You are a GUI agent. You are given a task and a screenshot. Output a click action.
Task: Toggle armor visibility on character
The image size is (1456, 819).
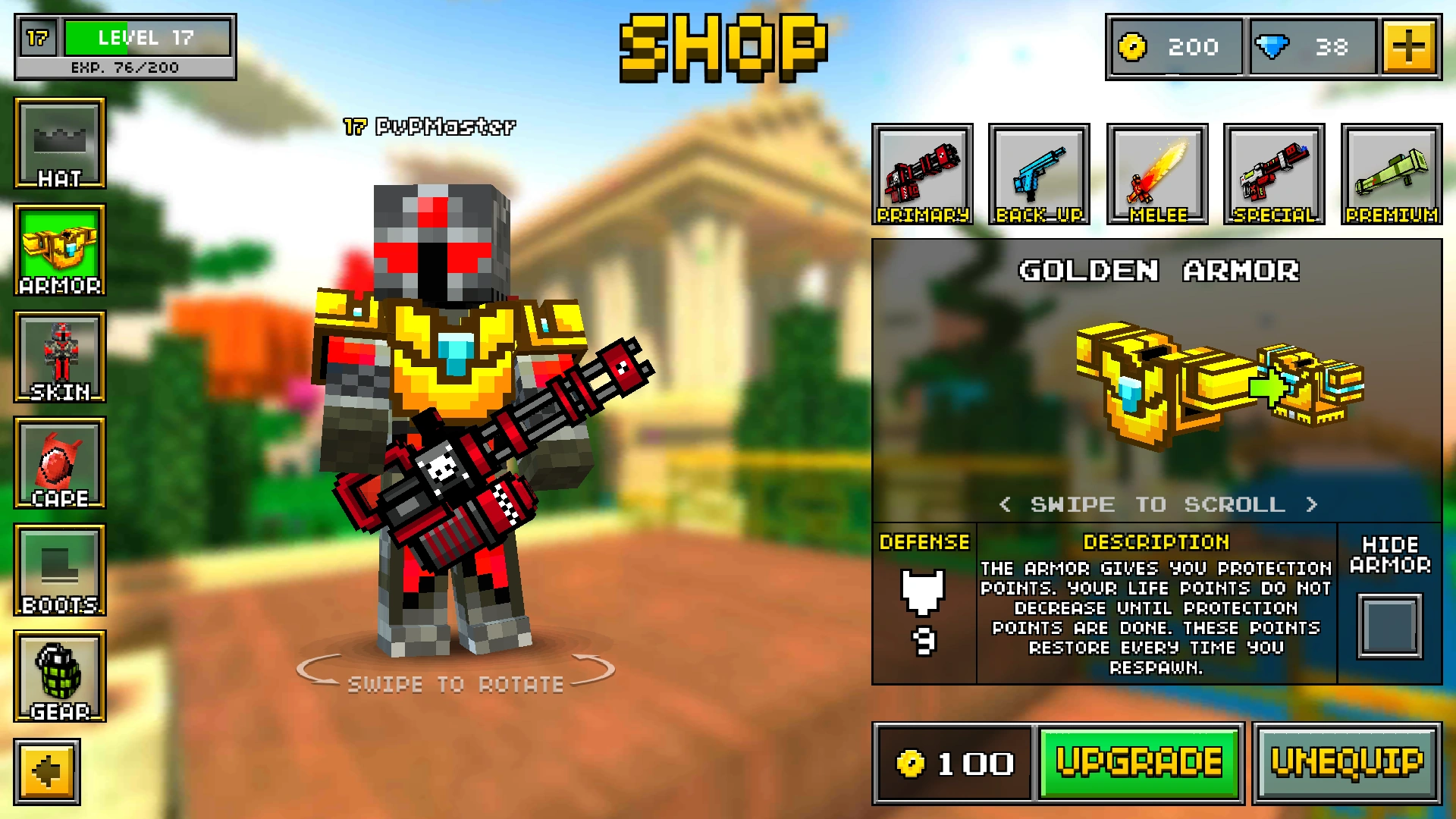[x=1389, y=626]
